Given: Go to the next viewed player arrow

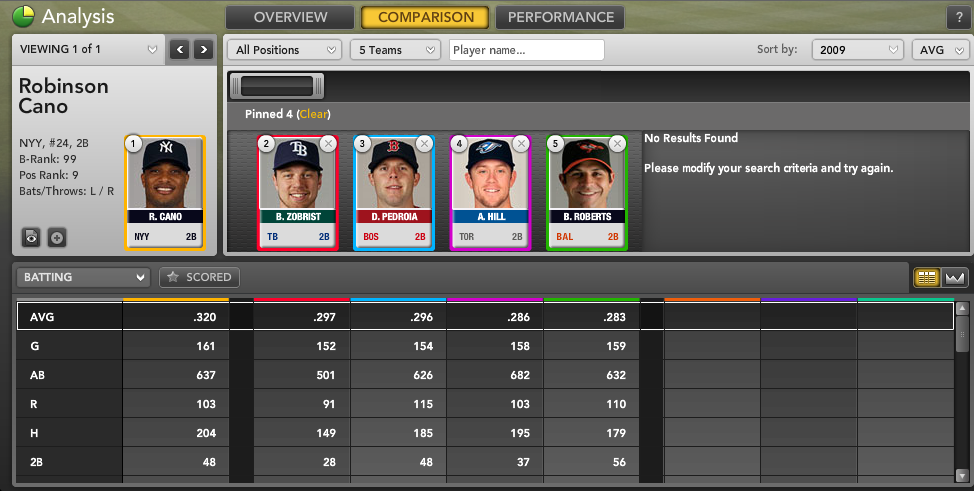Looking at the screenshot, I should pyautogui.click(x=203, y=49).
